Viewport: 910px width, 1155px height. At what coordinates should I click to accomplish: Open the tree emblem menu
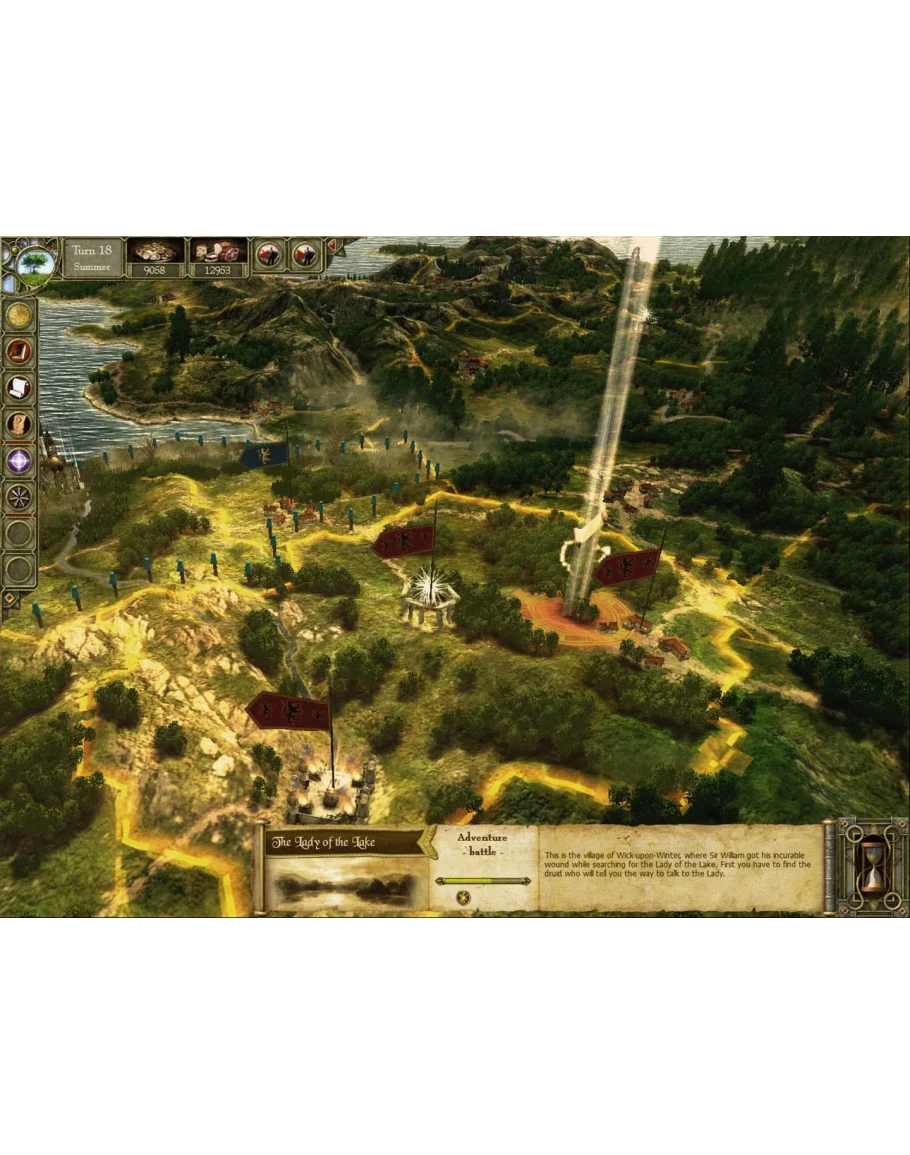tap(37, 264)
